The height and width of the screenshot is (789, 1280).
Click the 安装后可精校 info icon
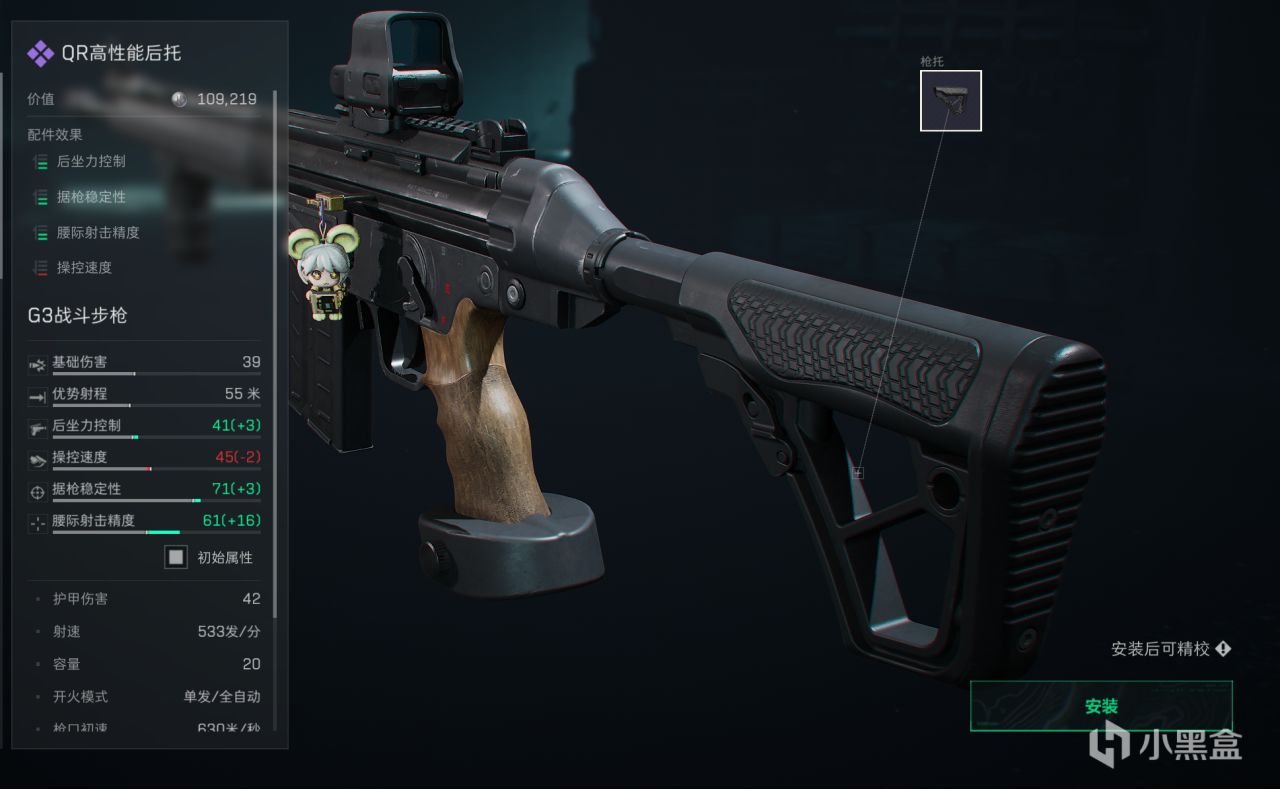point(1223,649)
